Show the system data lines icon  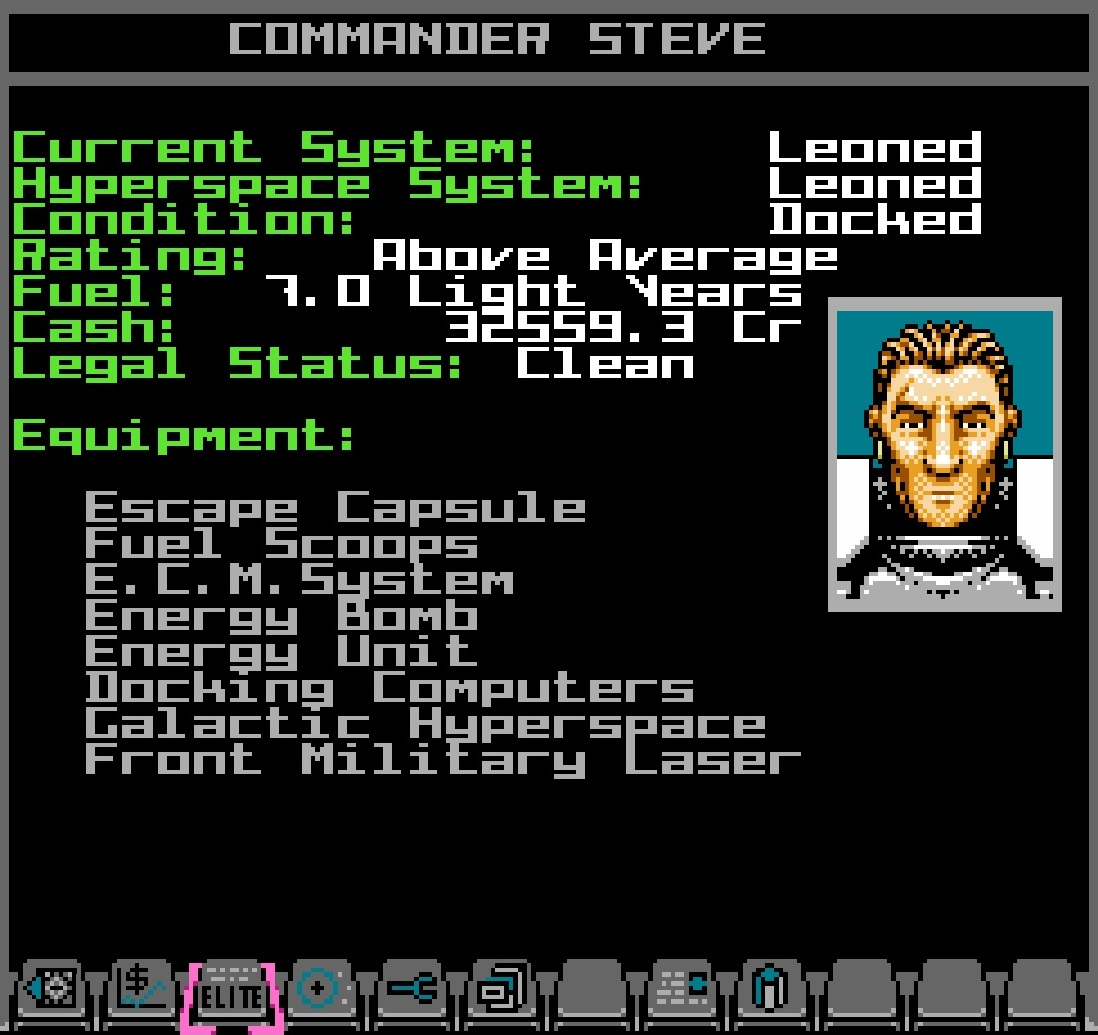pos(682,991)
